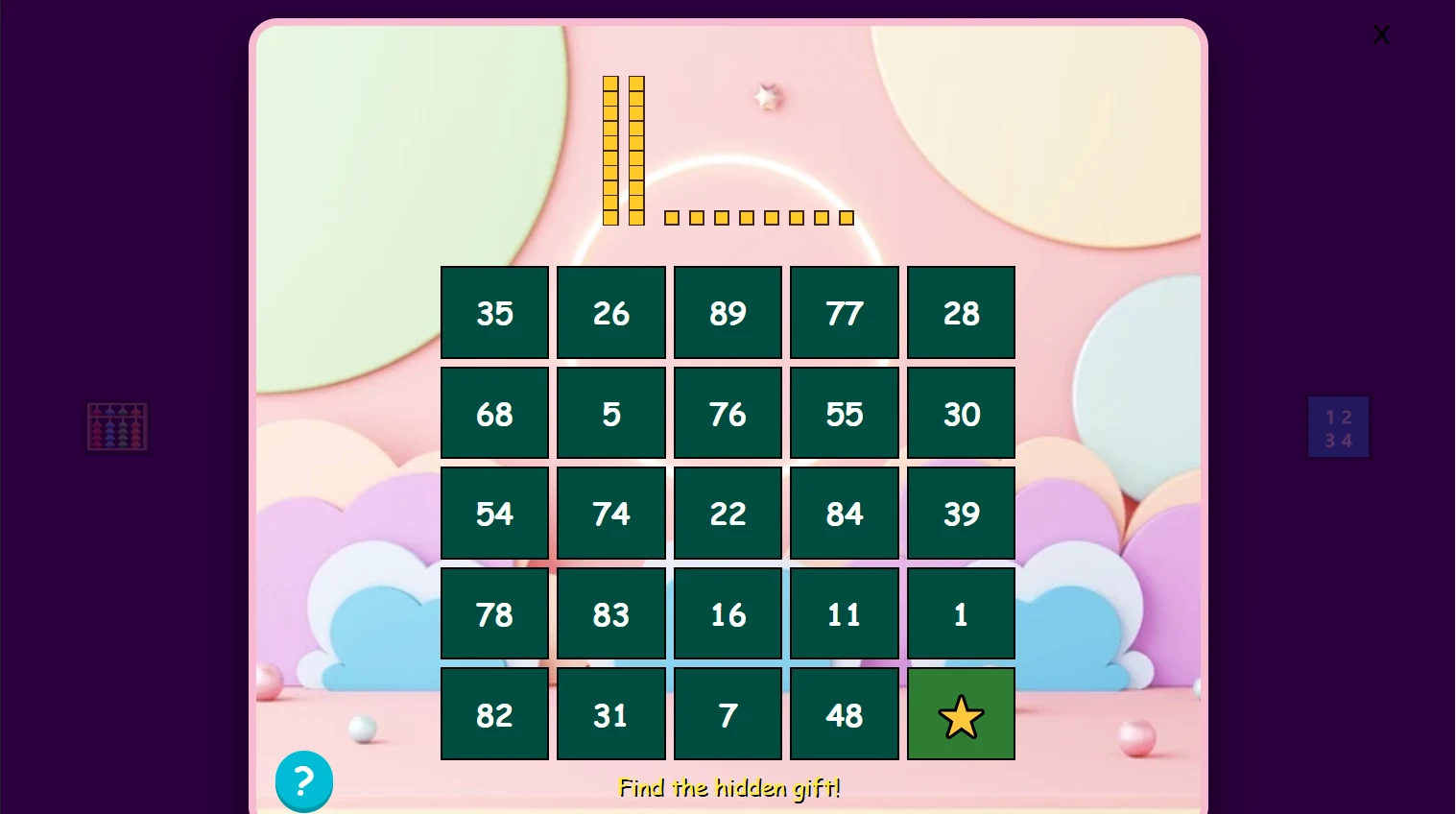
Task: Click the first small yellow ones block
Action: click(671, 218)
